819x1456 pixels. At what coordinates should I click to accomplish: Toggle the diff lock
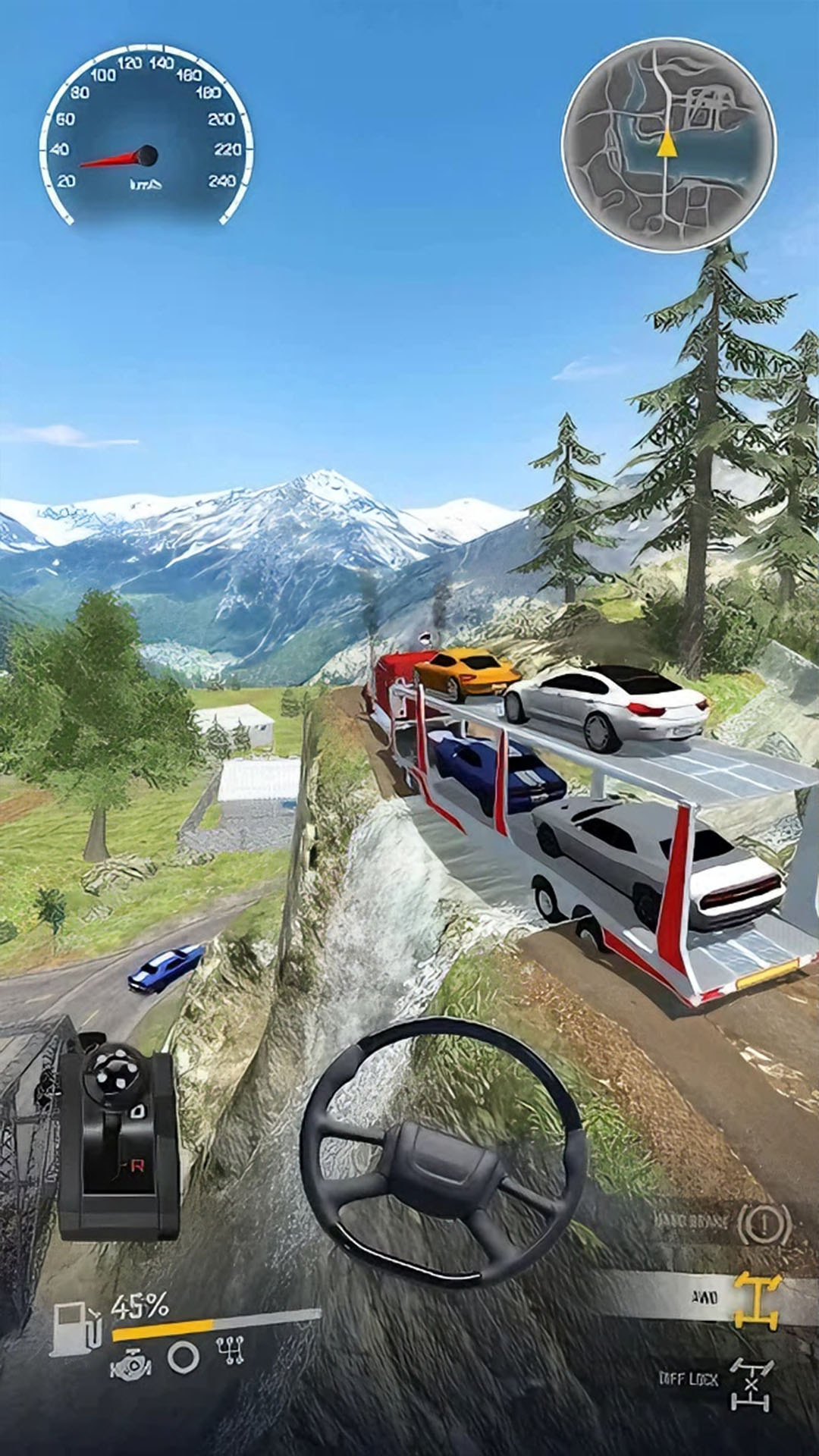(x=751, y=1384)
